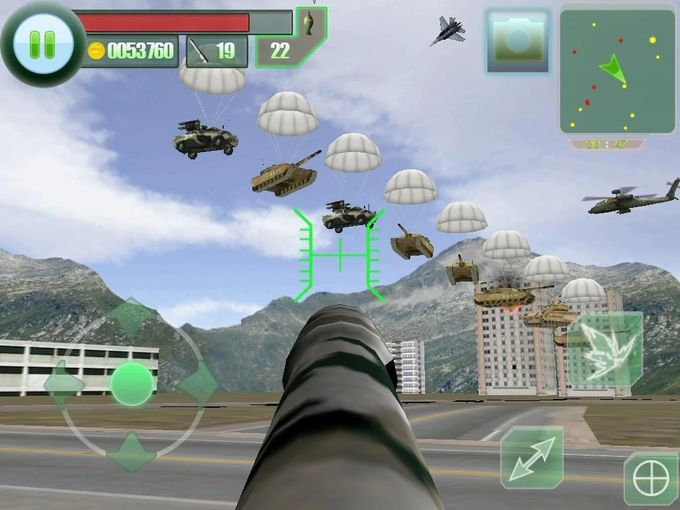Tap the camera view button
680x510 pixels.
pos(517,40)
